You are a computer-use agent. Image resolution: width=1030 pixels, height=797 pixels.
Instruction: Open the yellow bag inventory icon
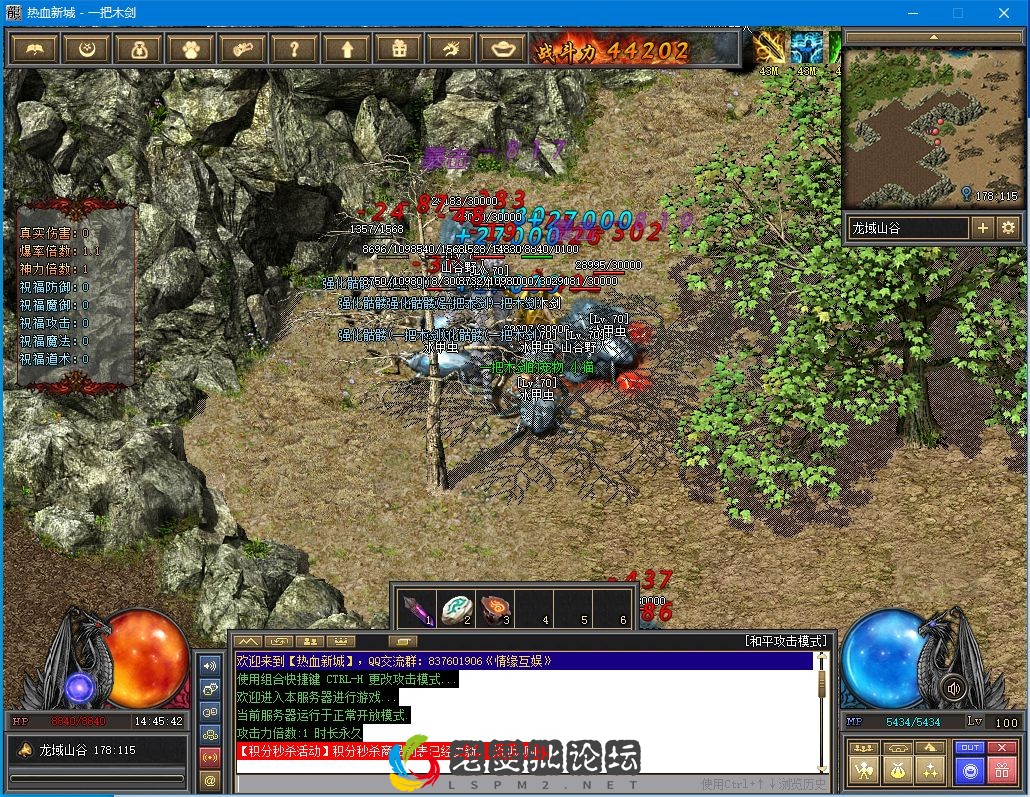pyautogui.click(x=897, y=770)
